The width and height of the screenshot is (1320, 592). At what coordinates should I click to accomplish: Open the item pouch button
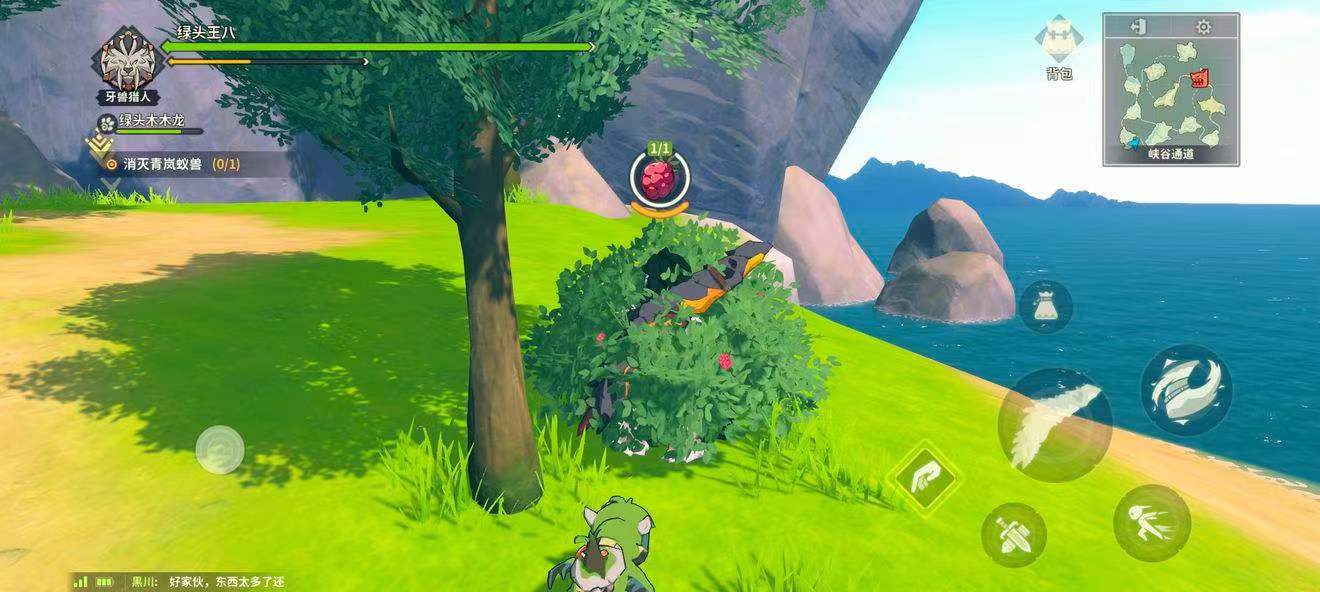point(1046,306)
